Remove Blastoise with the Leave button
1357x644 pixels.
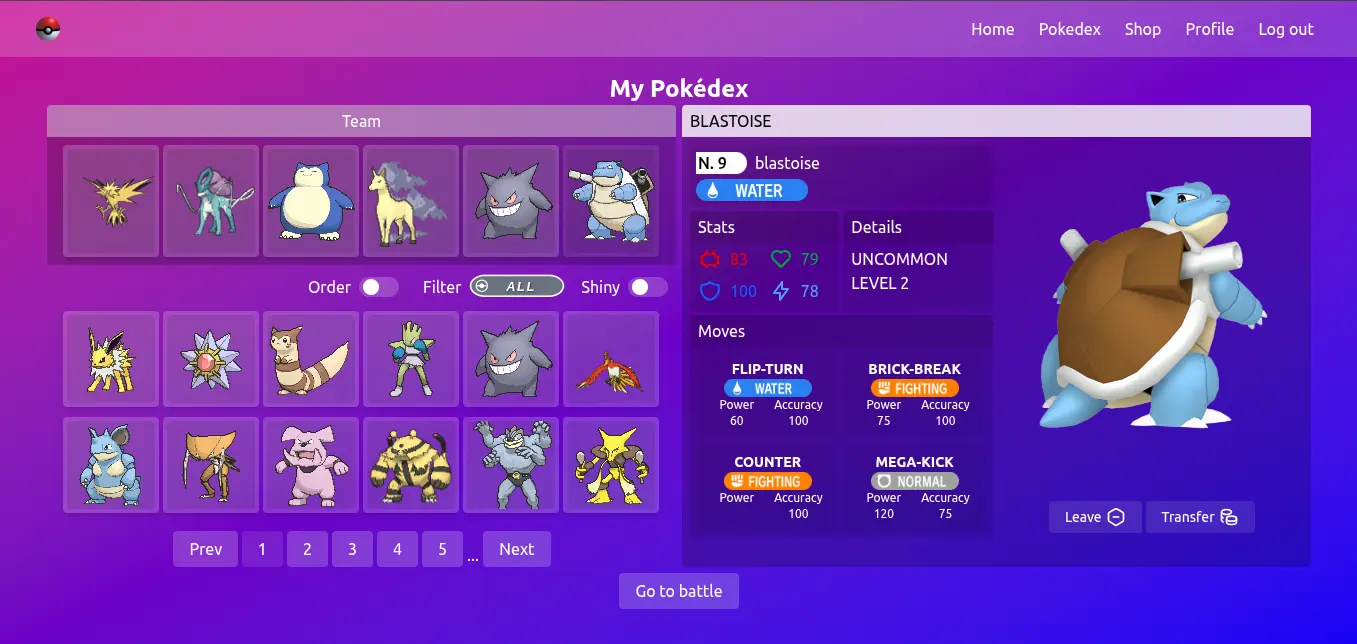pos(1094,517)
